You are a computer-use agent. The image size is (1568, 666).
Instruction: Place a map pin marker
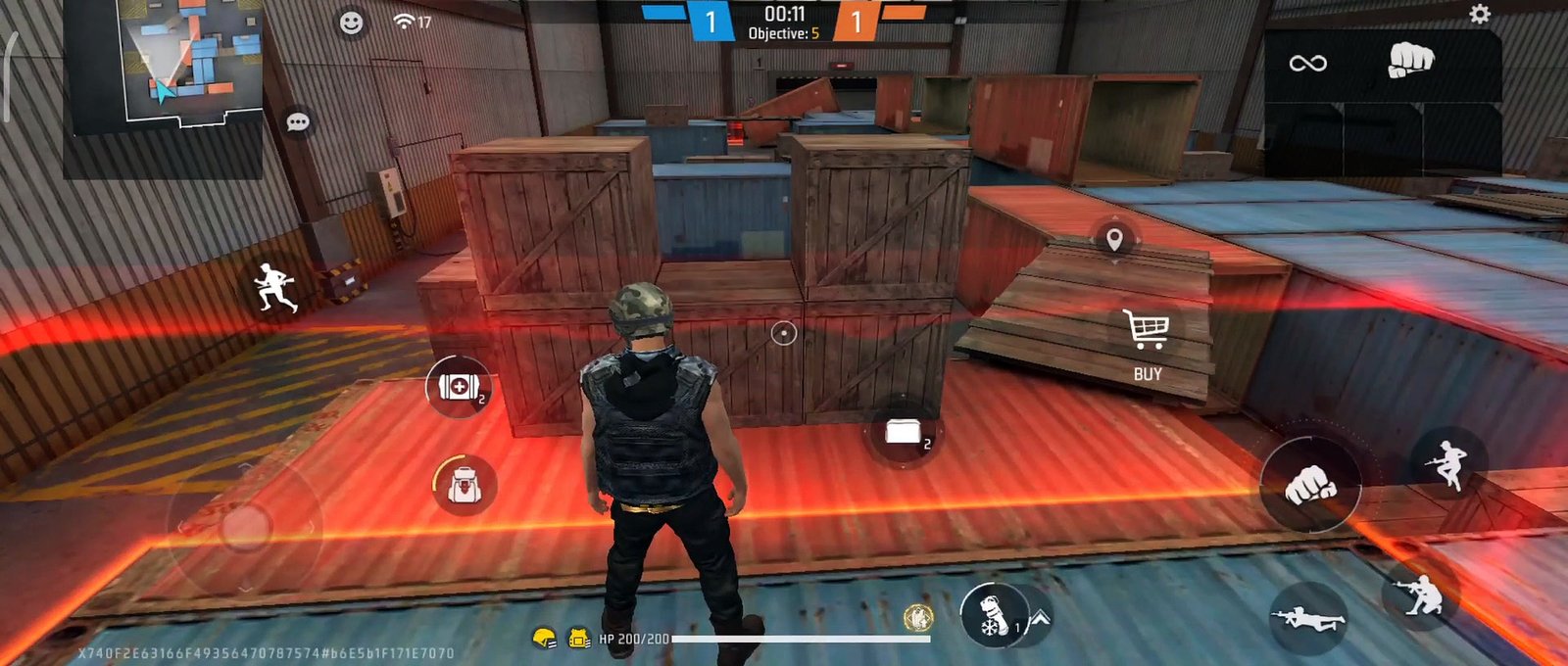(x=1113, y=239)
